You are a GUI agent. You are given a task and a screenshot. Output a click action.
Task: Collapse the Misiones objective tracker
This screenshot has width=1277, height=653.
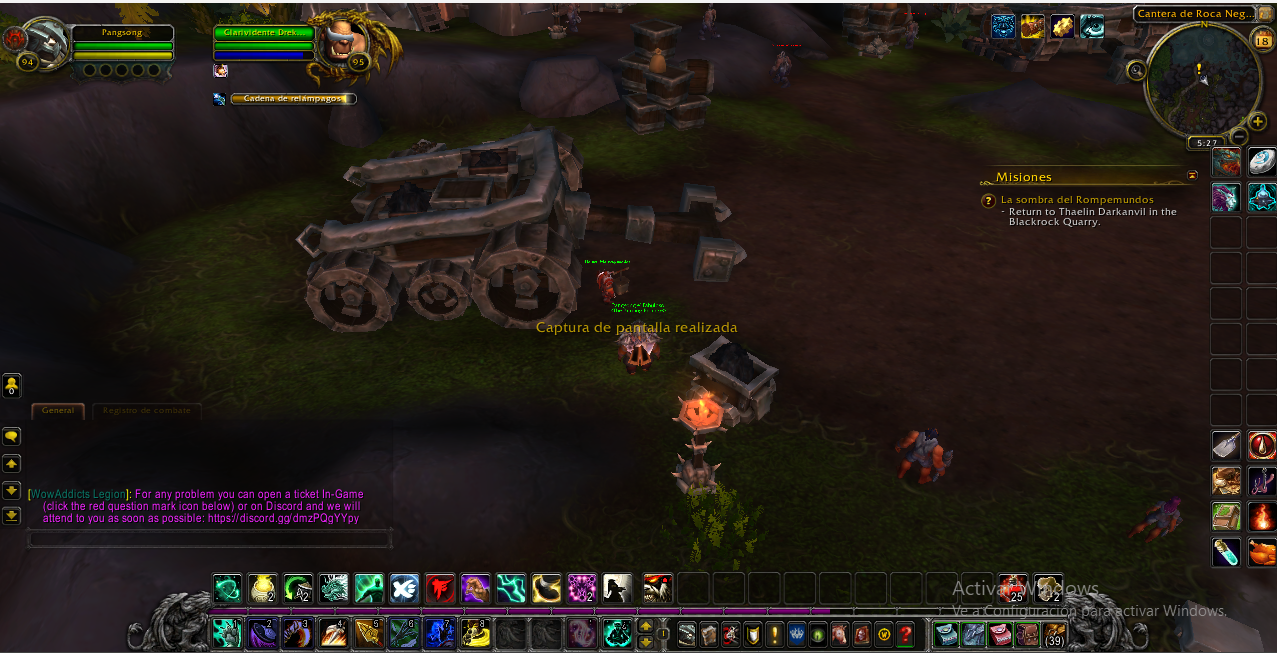point(1192,175)
